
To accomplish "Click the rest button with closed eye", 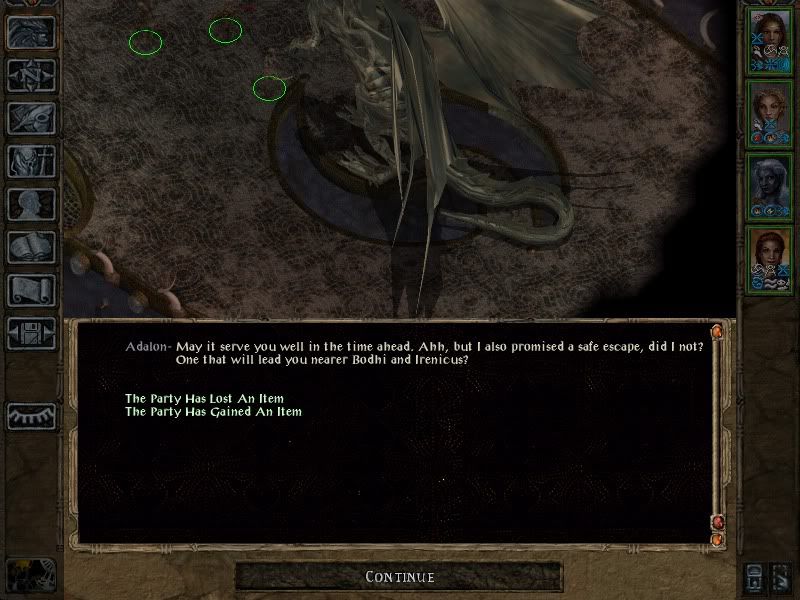I will [30, 414].
